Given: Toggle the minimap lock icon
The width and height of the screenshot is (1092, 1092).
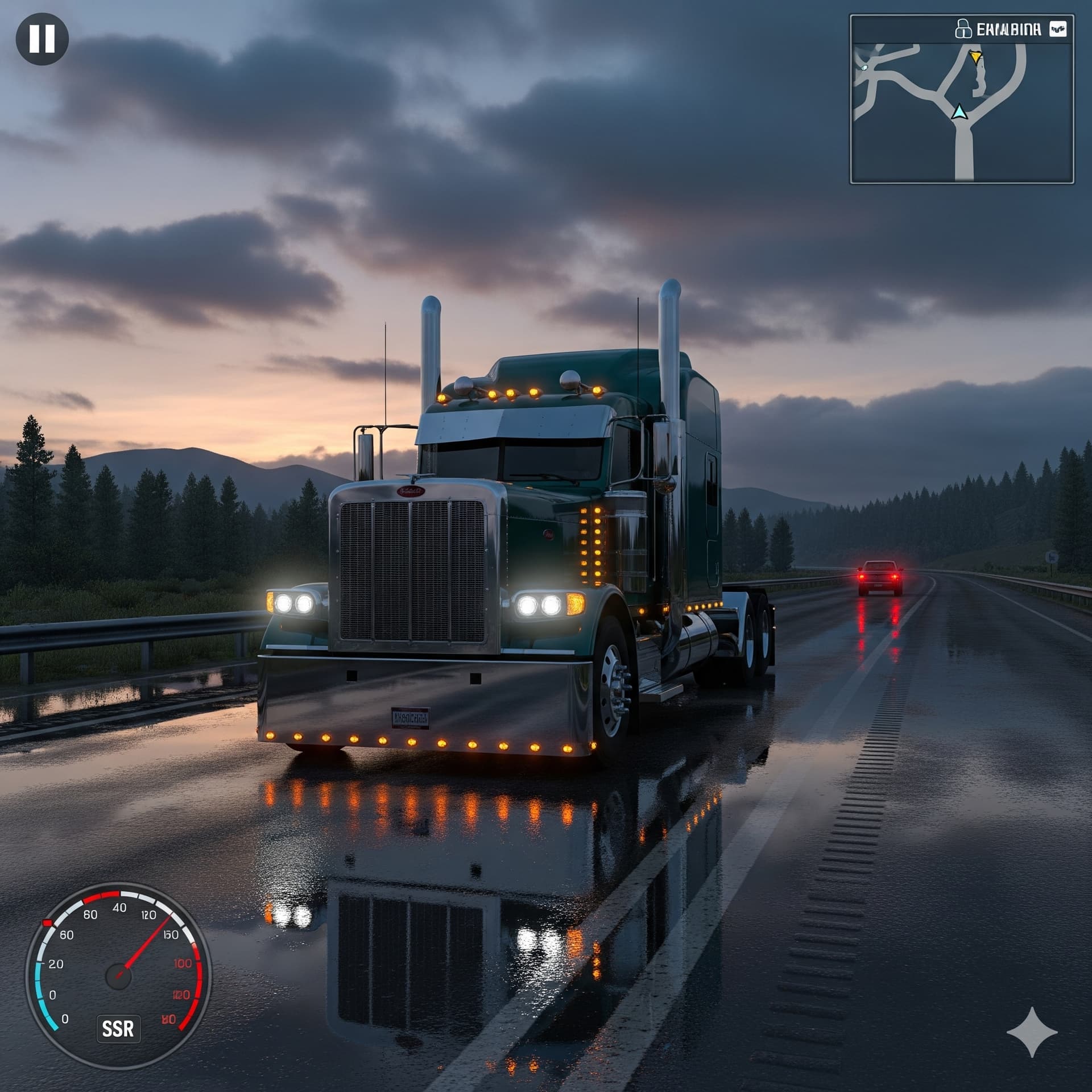Looking at the screenshot, I should click(962, 28).
